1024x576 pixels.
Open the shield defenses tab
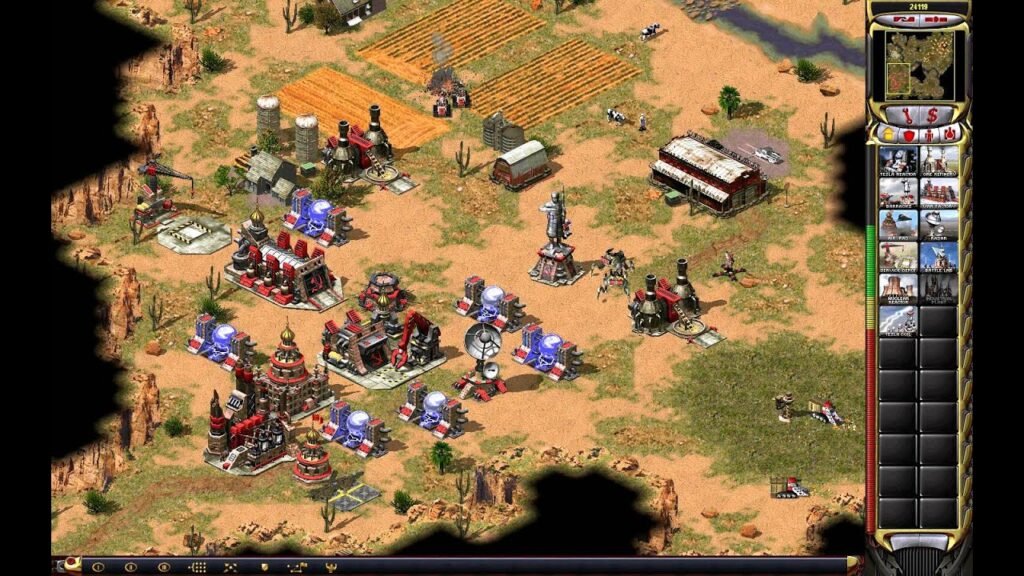point(908,133)
